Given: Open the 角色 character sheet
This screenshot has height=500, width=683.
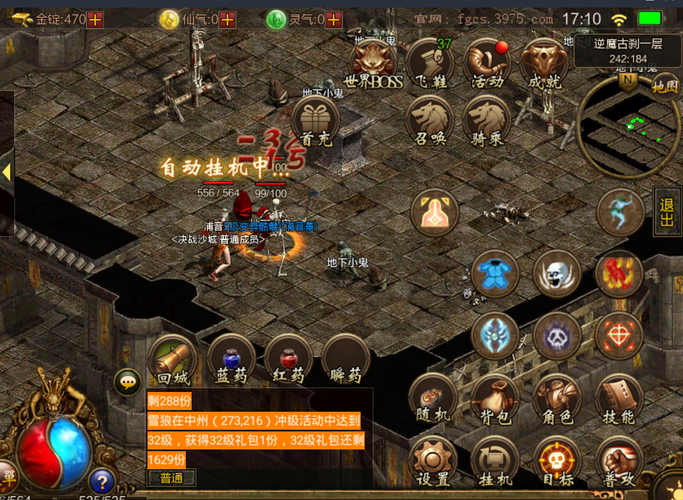Looking at the screenshot, I should click(x=556, y=400).
